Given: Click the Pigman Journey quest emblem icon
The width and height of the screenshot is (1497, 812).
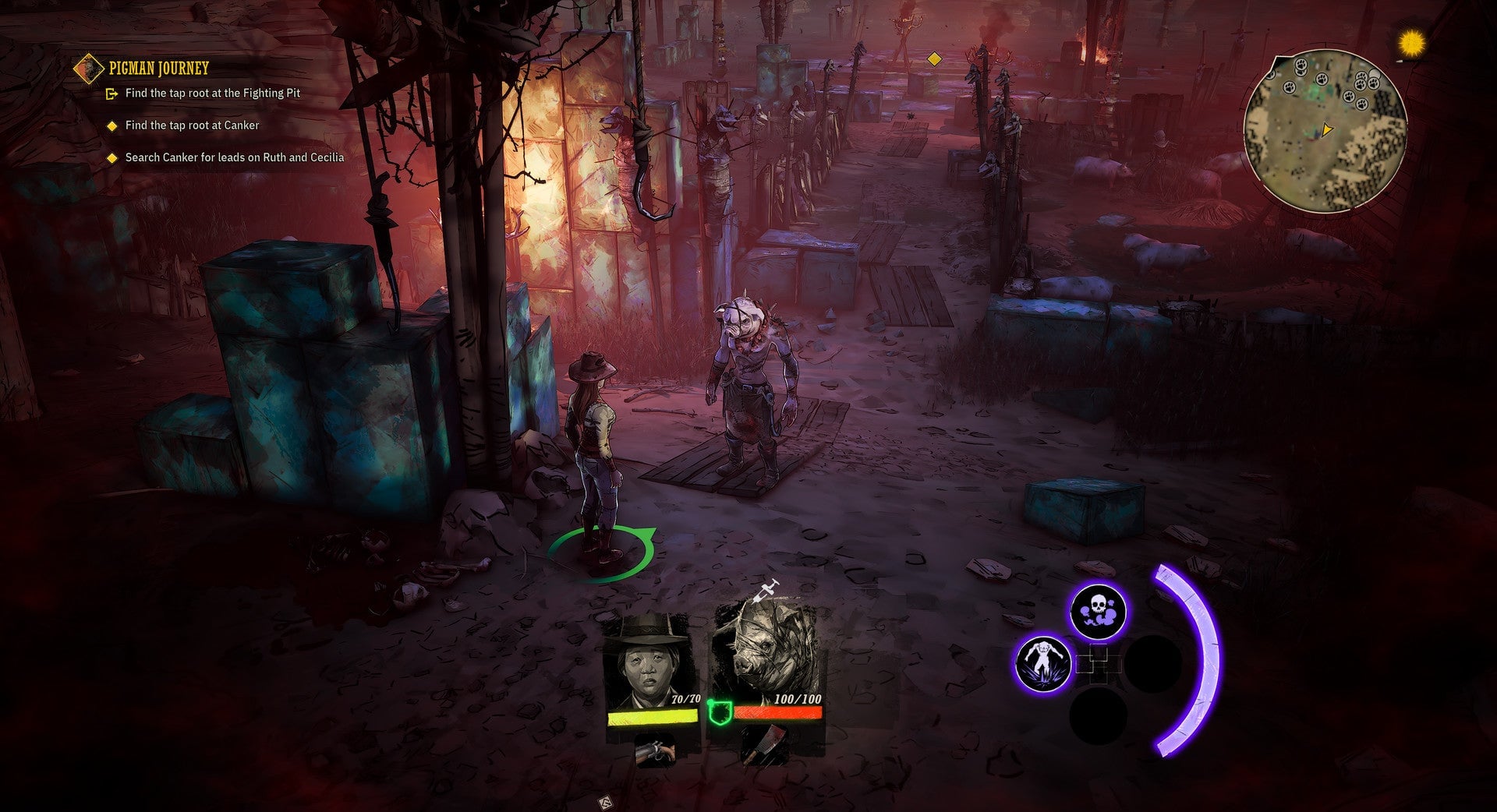Looking at the screenshot, I should (87, 68).
